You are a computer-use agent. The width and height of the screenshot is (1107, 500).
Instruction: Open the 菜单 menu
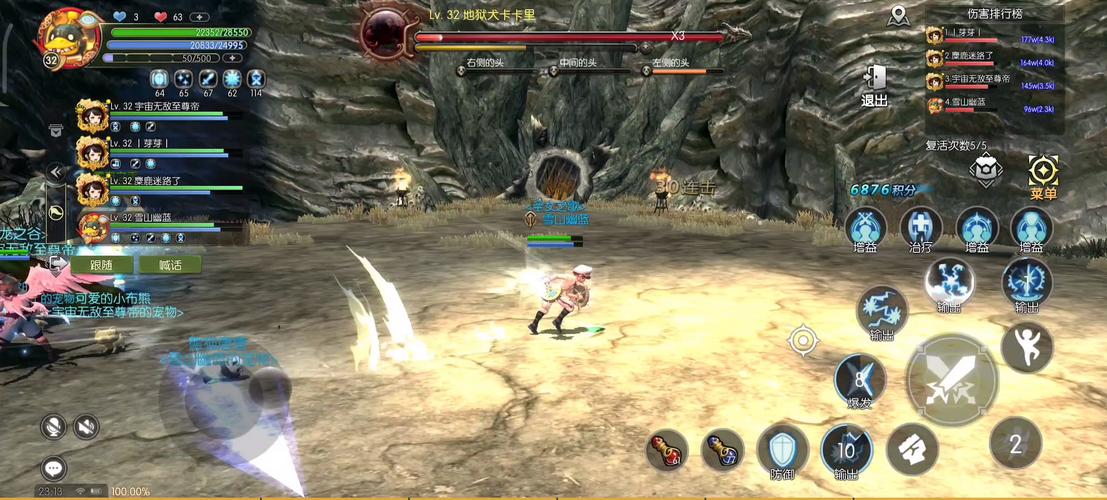pos(1043,175)
